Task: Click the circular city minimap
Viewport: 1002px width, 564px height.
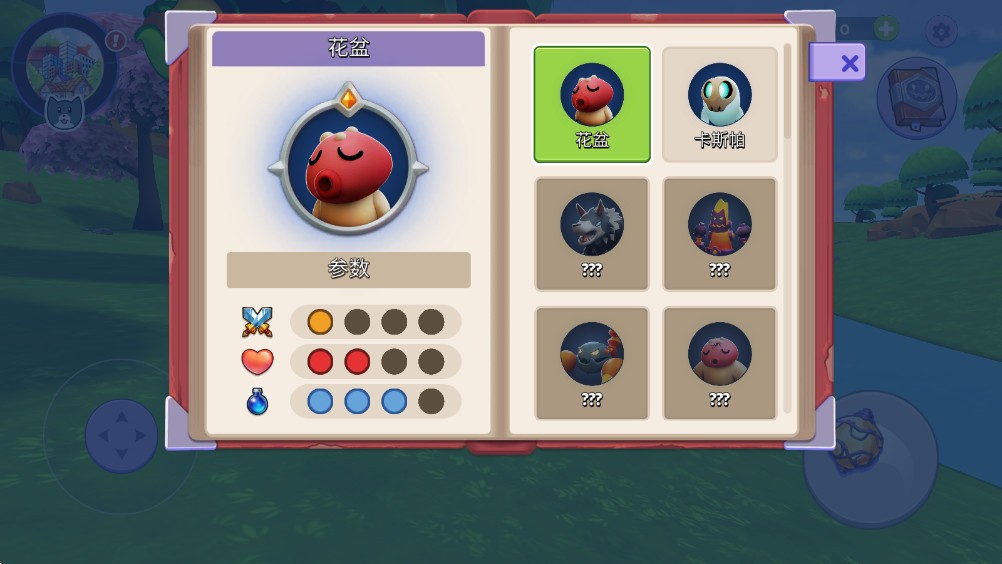Action: click(62, 62)
